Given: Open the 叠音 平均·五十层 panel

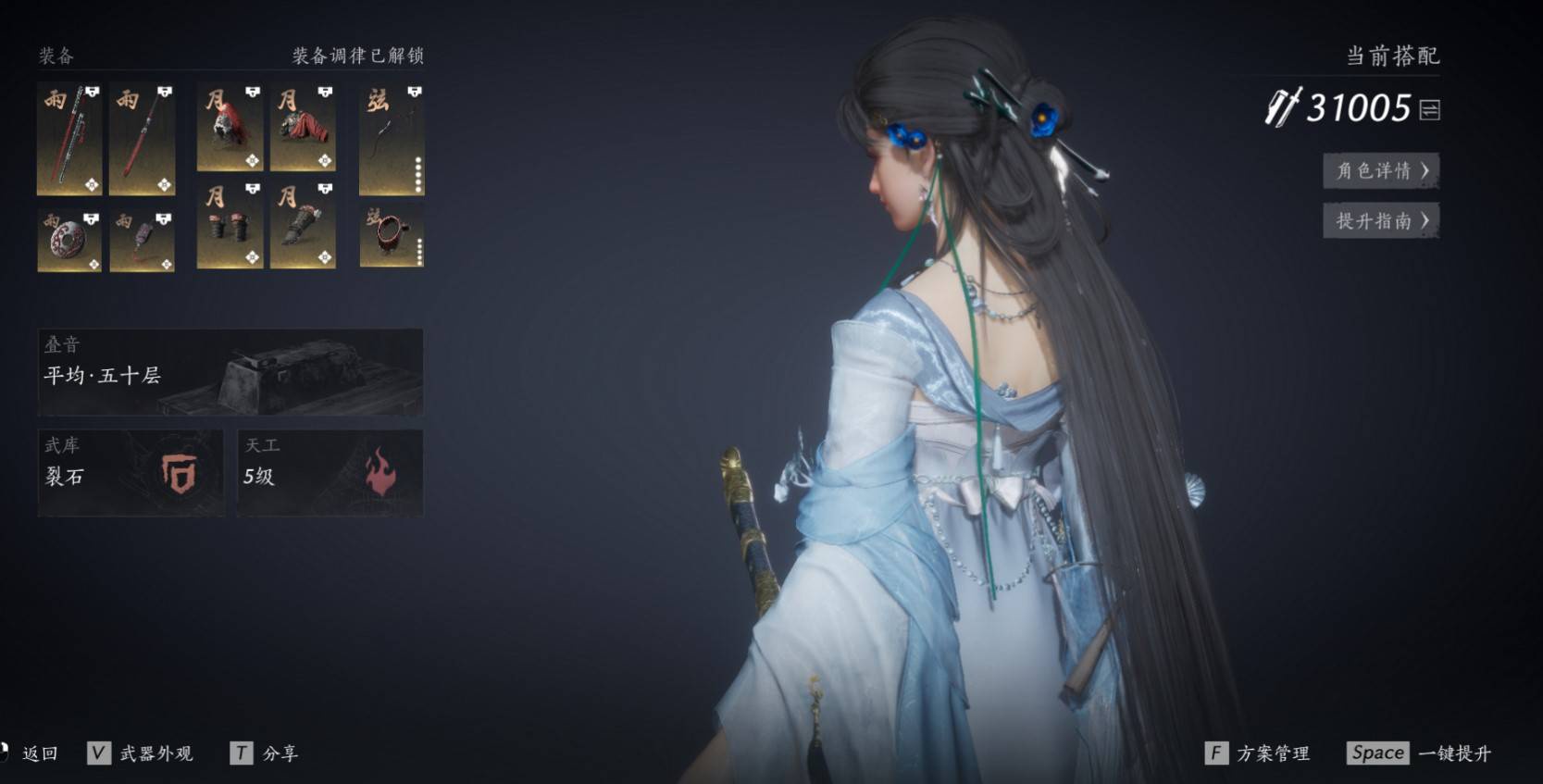Looking at the screenshot, I should pyautogui.click(x=230, y=371).
